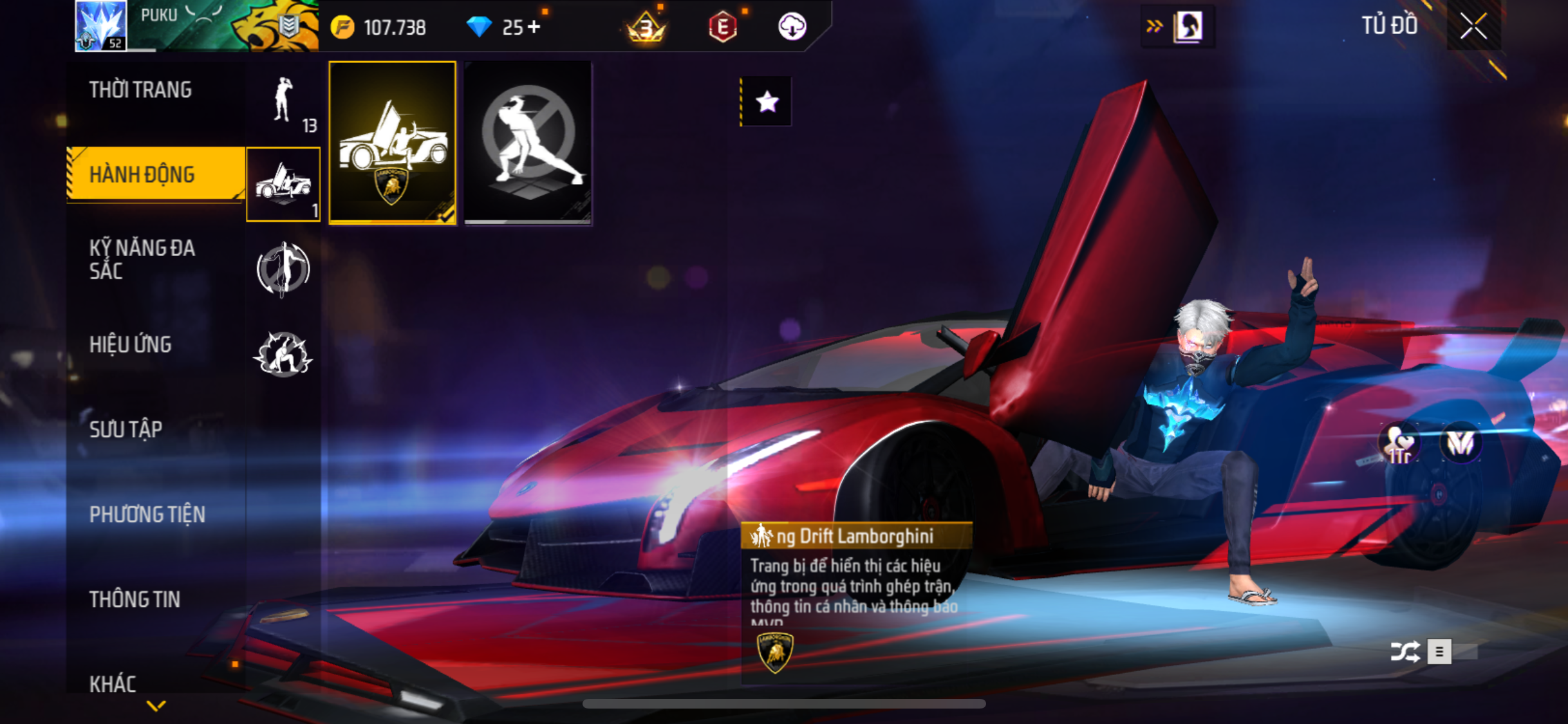Select the car entrance animation subcategory

point(283,184)
